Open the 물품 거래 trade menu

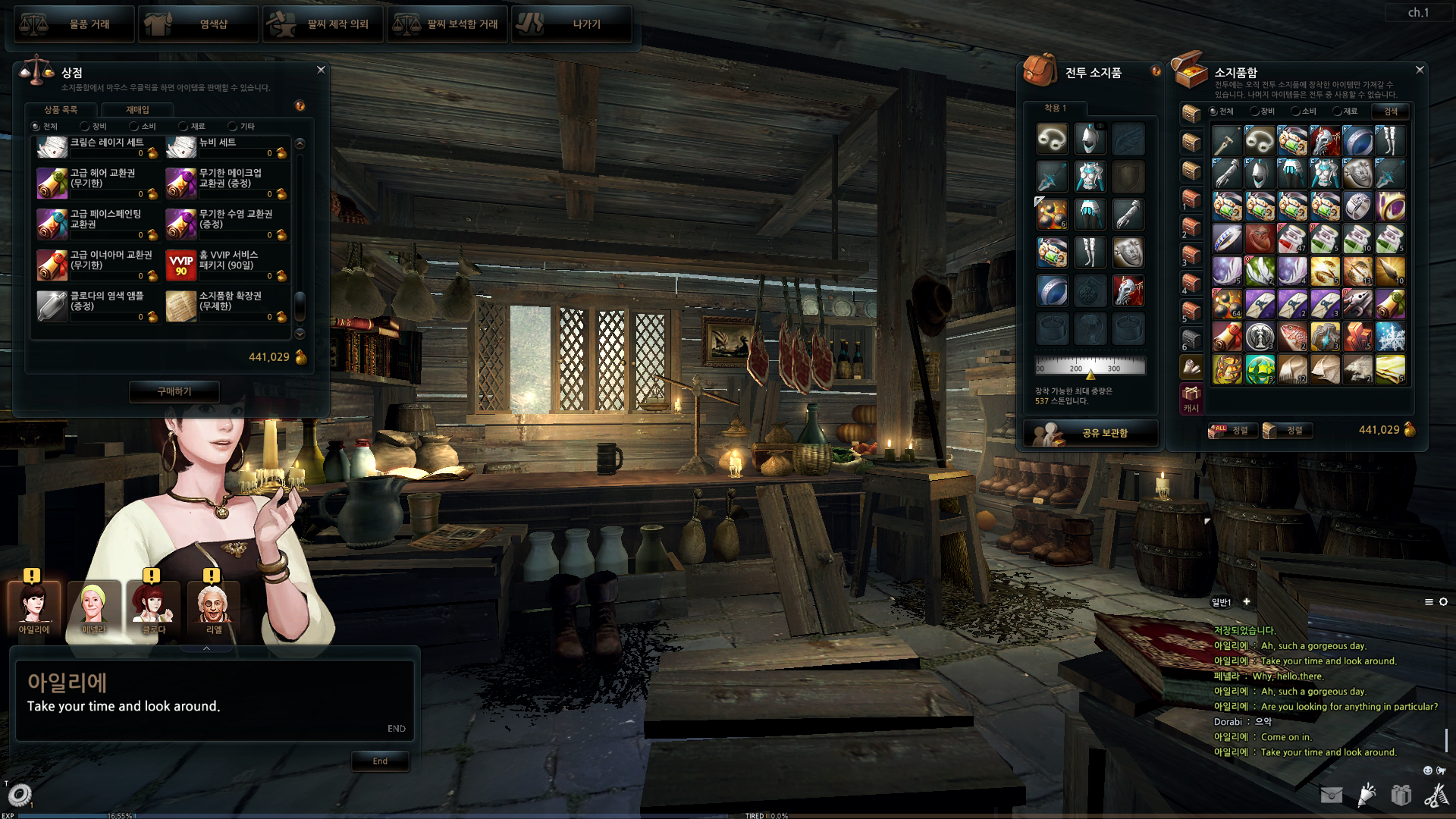74,24
